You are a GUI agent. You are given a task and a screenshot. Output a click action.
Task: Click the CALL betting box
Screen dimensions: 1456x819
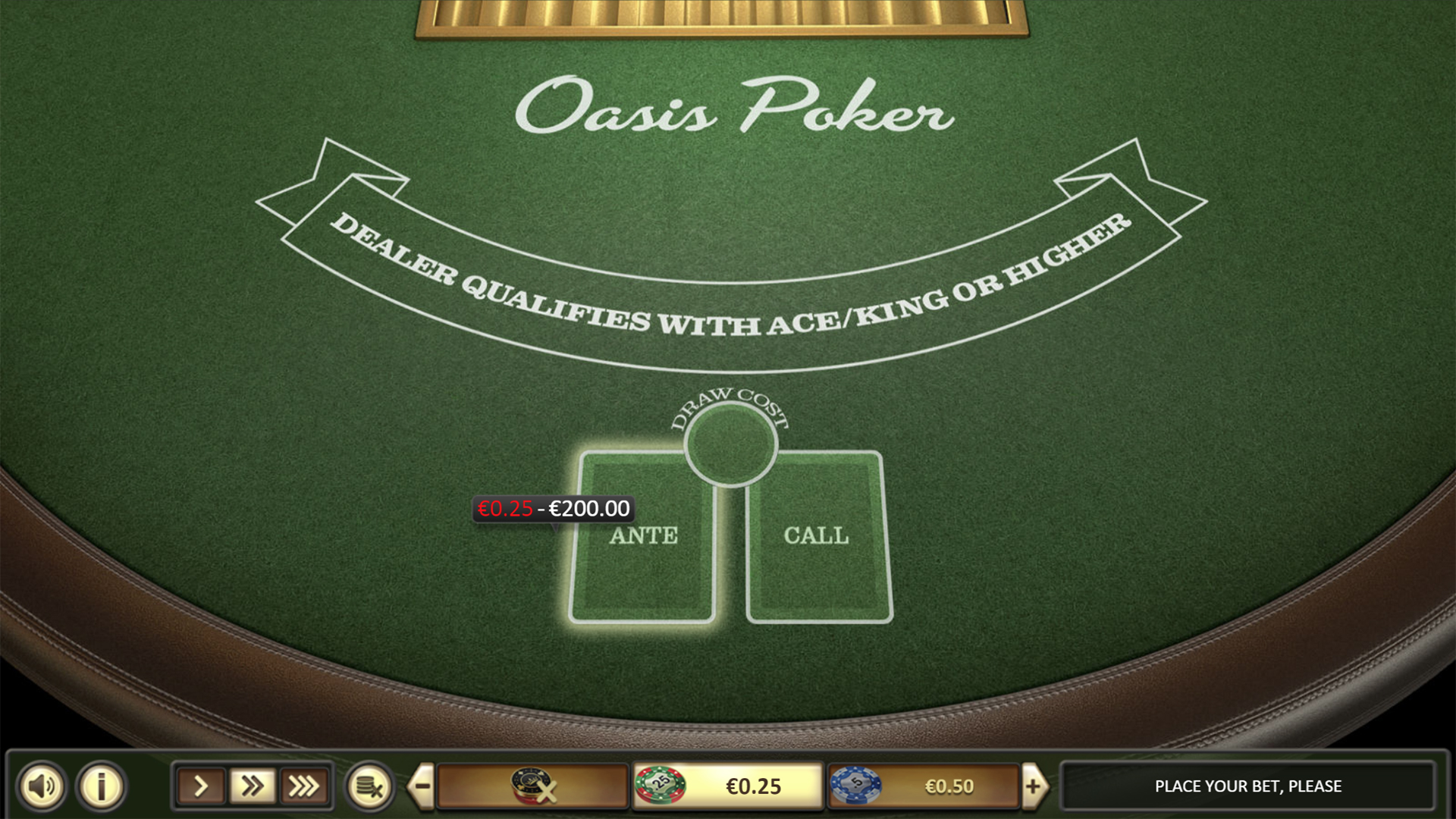pos(817,536)
